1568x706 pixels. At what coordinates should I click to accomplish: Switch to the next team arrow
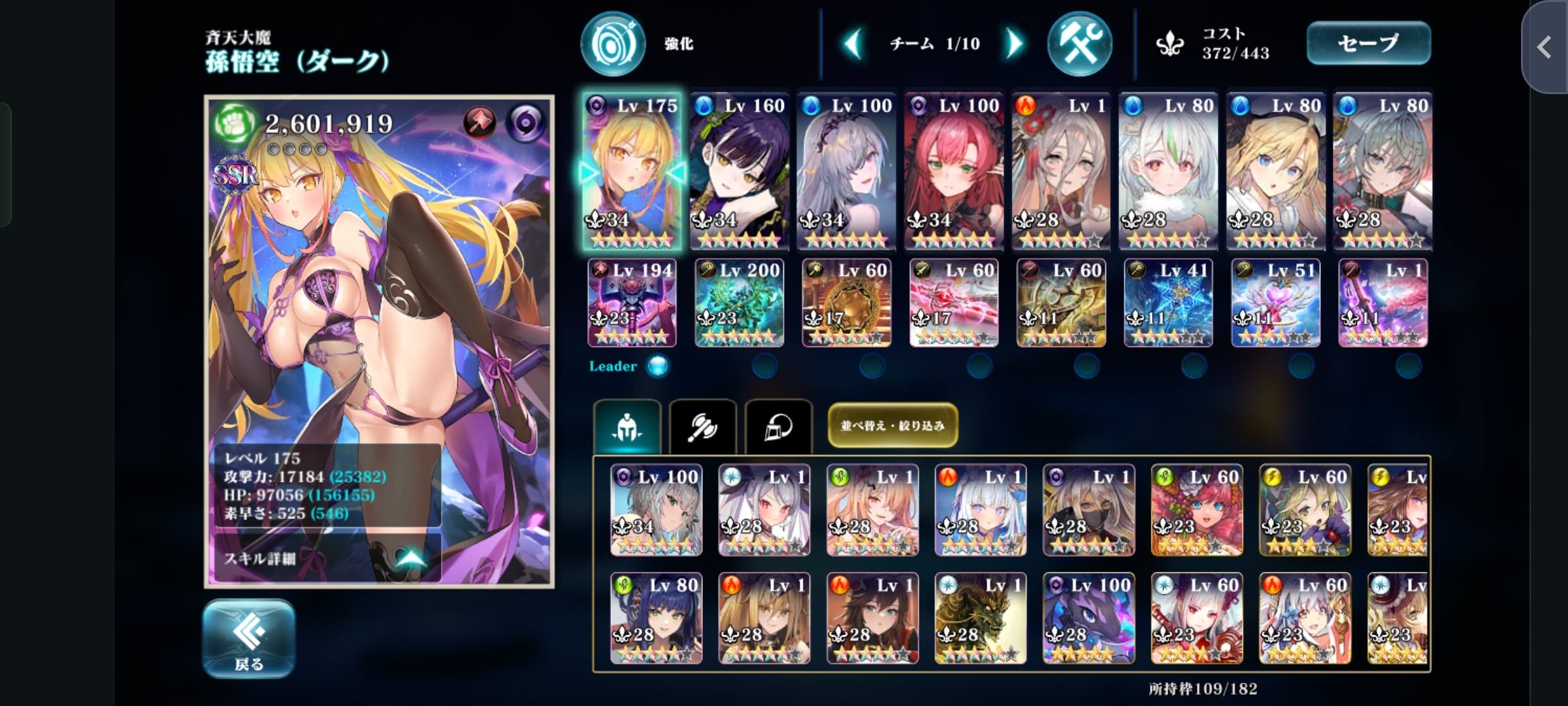(x=1013, y=44)
